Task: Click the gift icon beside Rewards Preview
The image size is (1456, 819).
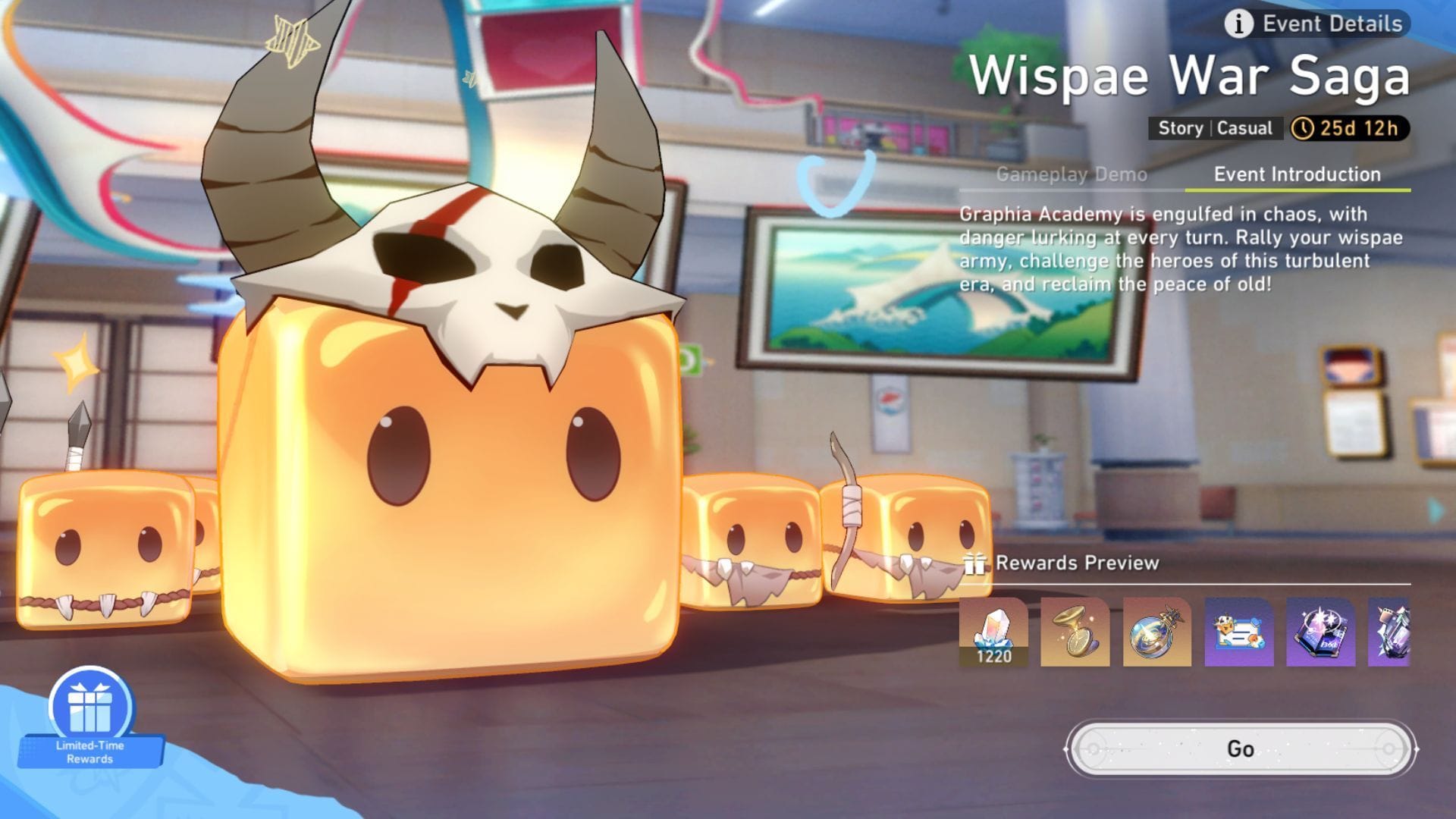Action: coord(977,563)
